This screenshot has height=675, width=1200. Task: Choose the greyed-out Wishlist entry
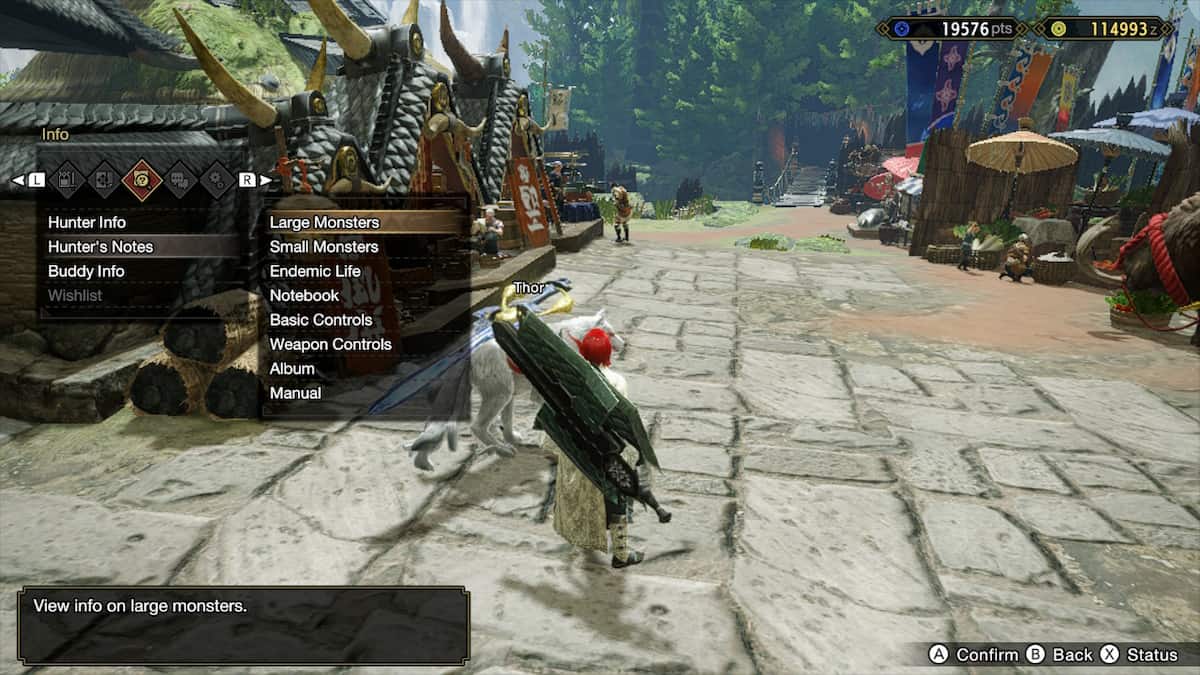coord(75,295)
